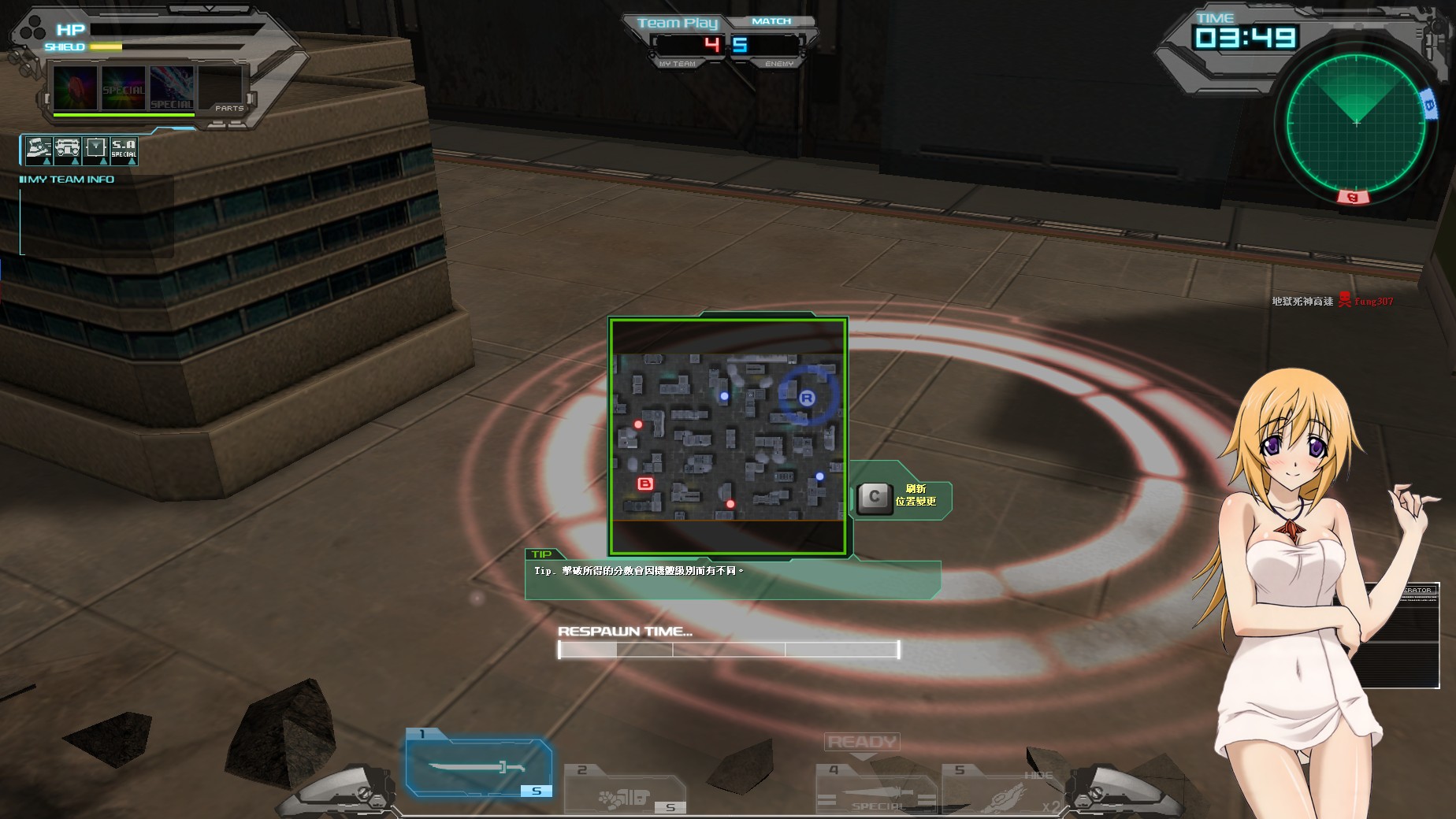Open the Team Play MATCH tab

pyautogui.click(x=770, y=20)
